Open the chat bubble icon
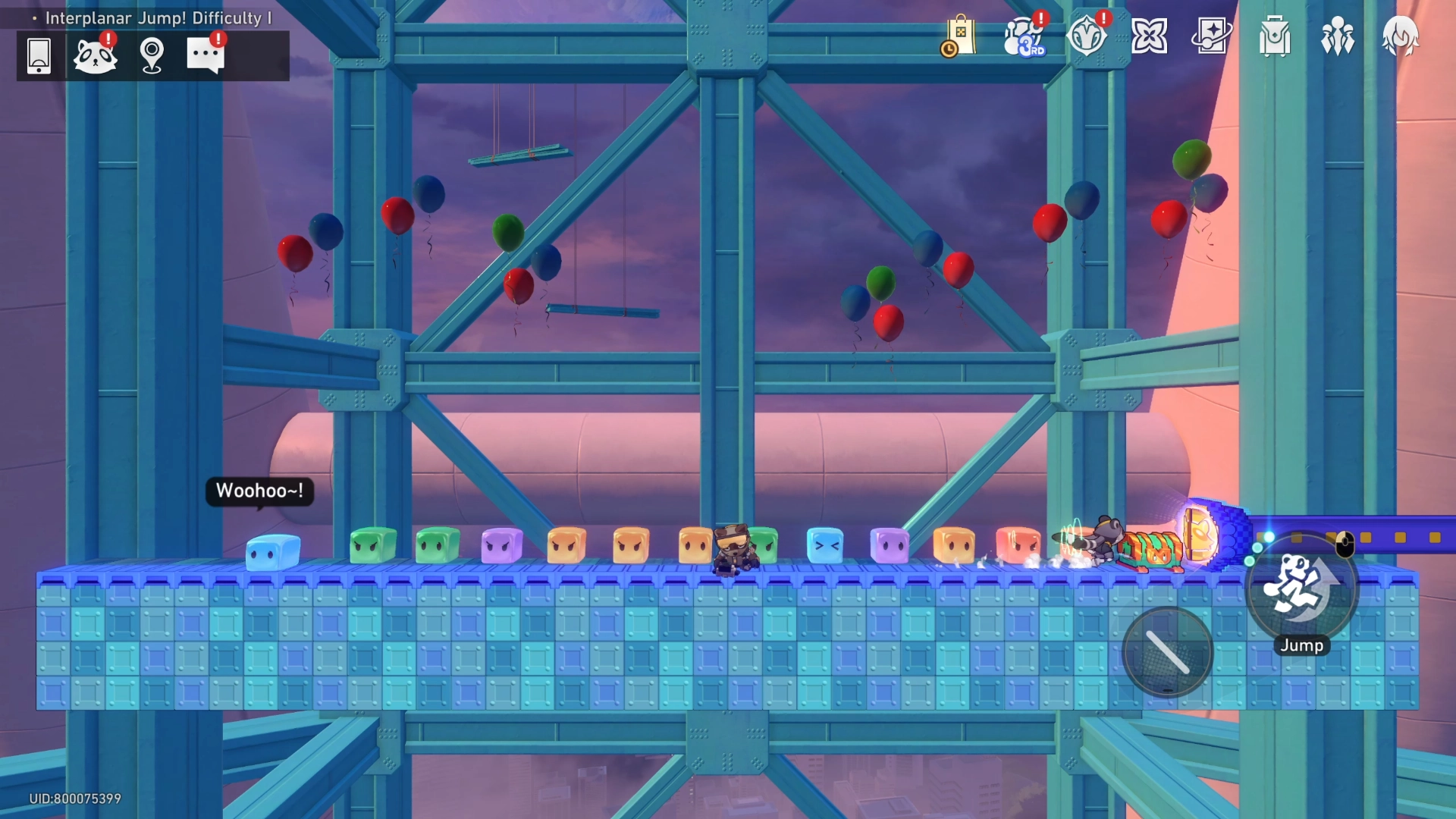Image resolution: width=1456 pixels, height=819 pixels. tap(206, 55)
